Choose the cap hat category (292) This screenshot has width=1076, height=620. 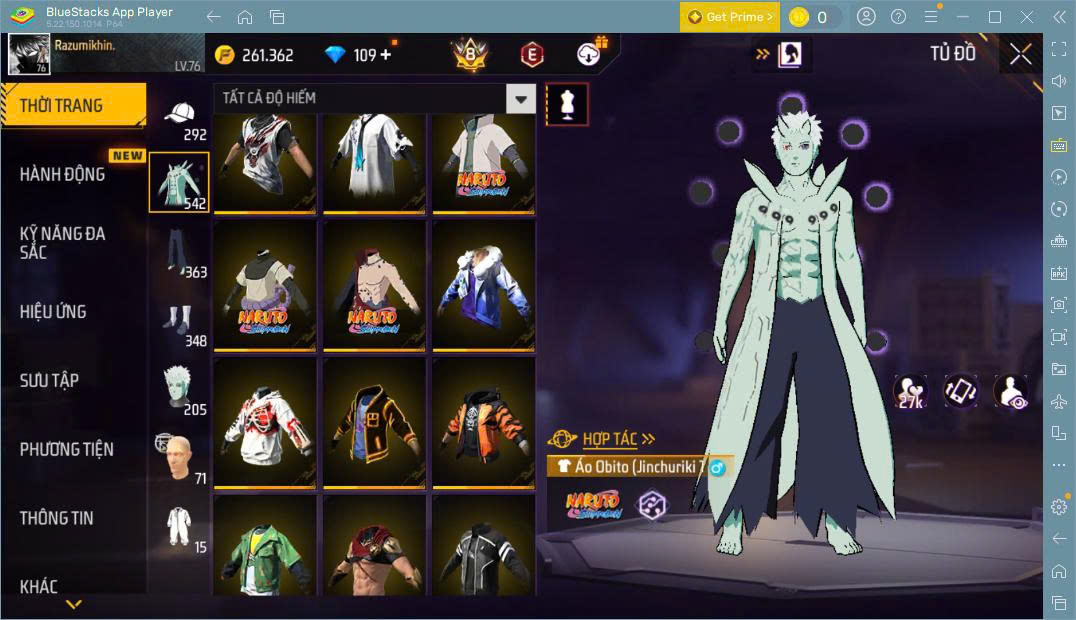coord(180,119)
